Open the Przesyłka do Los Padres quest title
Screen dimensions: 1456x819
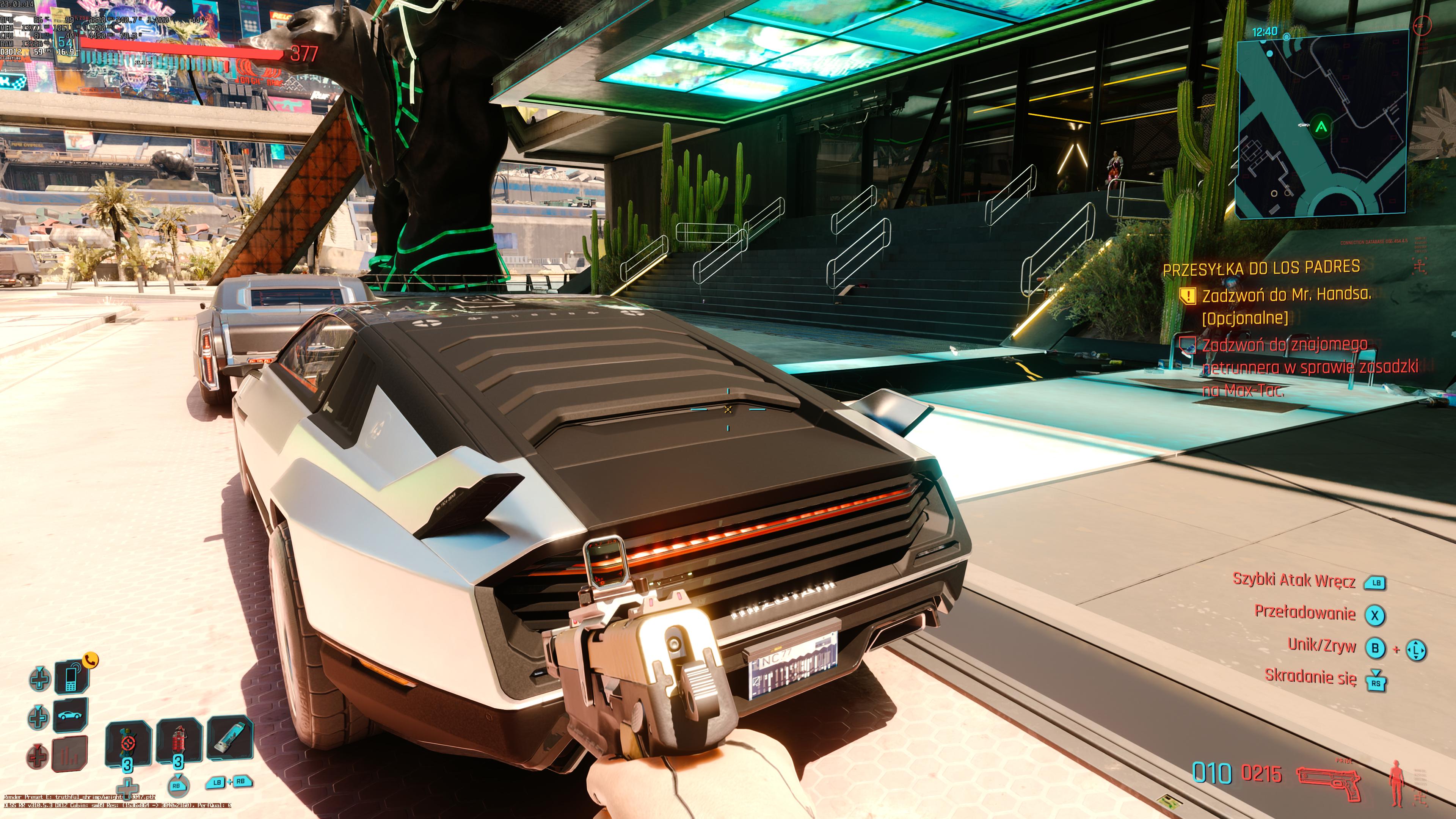(x=1261, y=268)
